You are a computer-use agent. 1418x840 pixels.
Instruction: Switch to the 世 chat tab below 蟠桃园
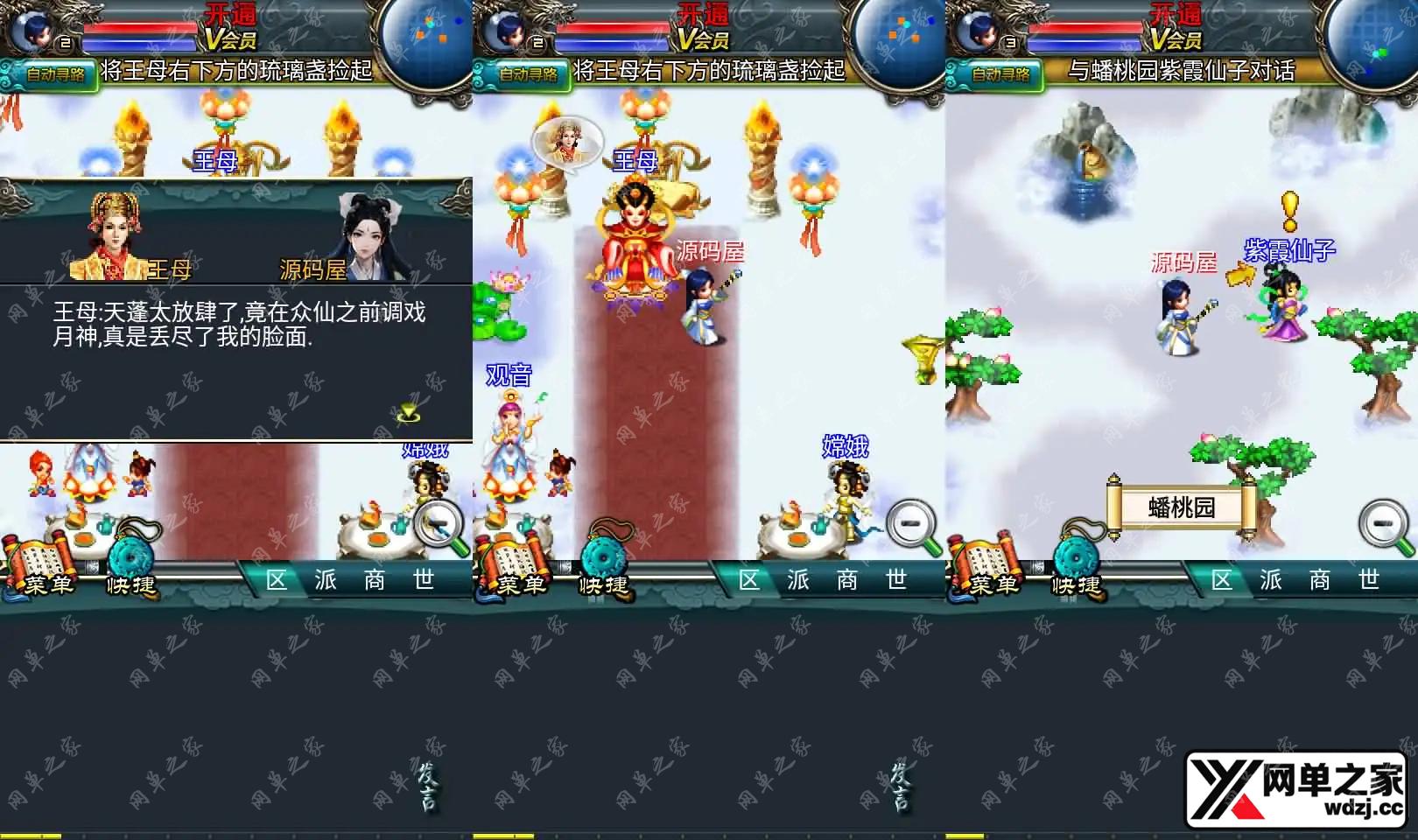click(x=1368, y=580)
